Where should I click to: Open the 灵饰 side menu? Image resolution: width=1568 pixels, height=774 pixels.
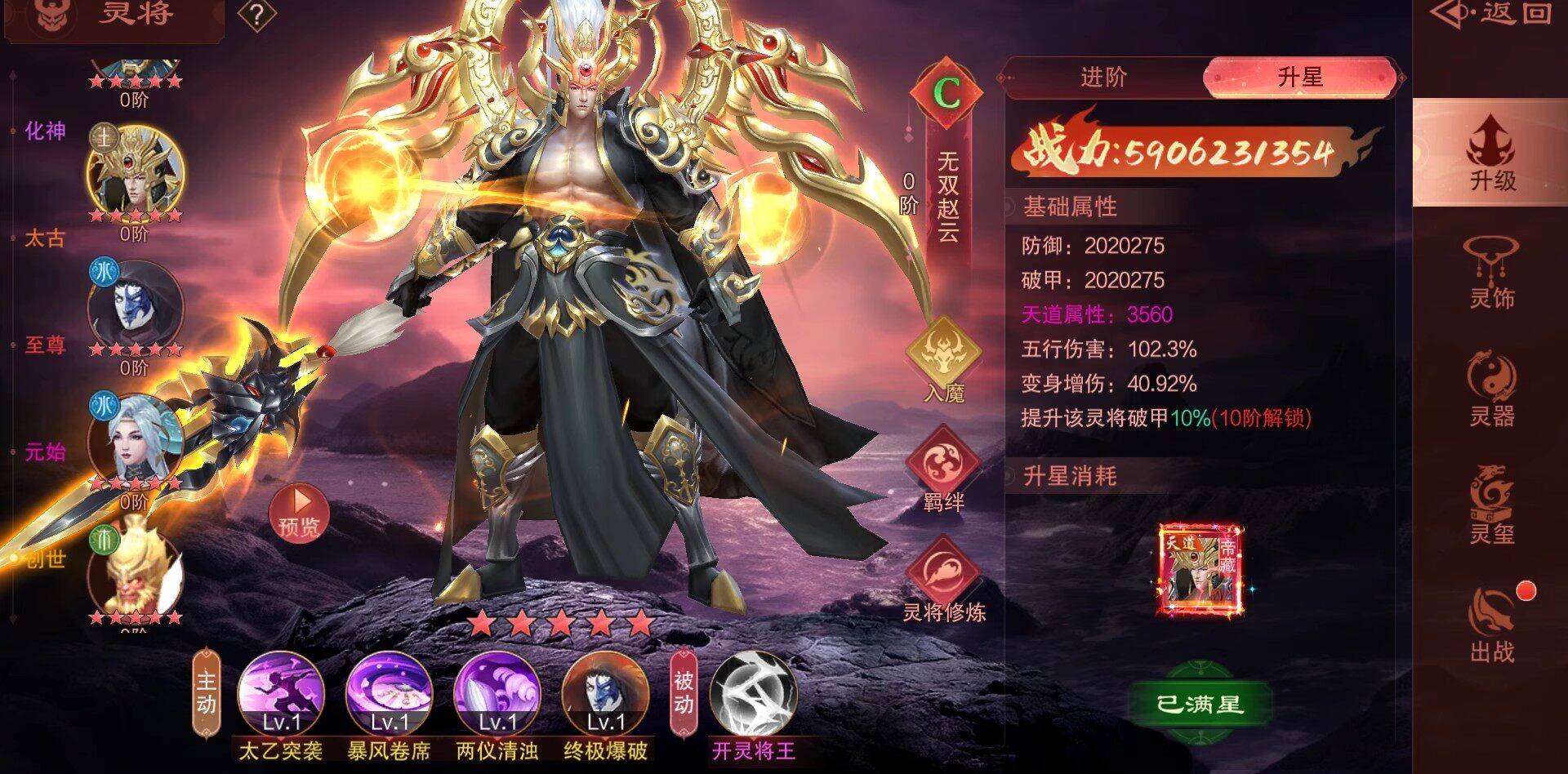1491,274
